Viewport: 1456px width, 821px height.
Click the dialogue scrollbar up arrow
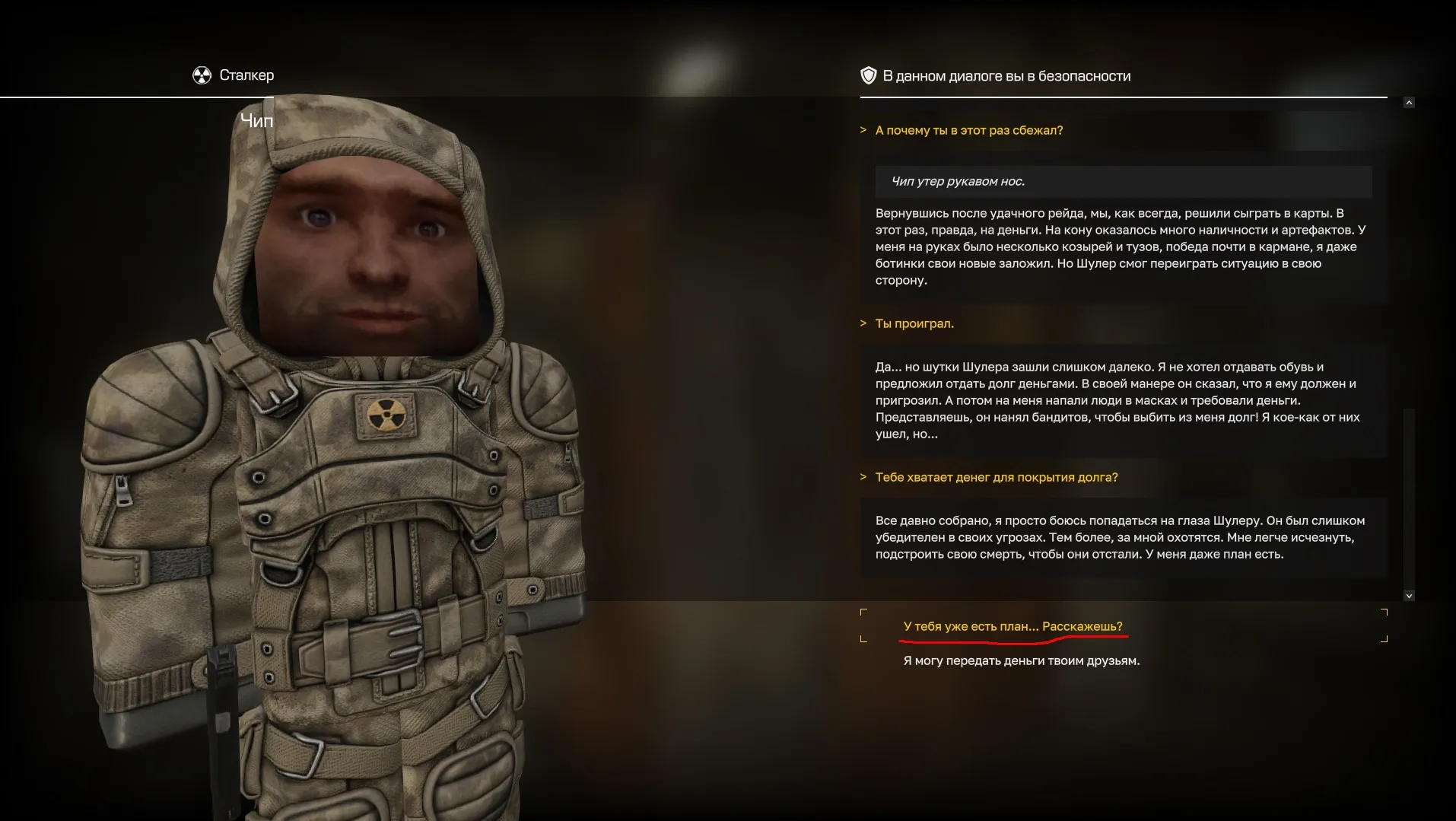tap(1409, 103)
